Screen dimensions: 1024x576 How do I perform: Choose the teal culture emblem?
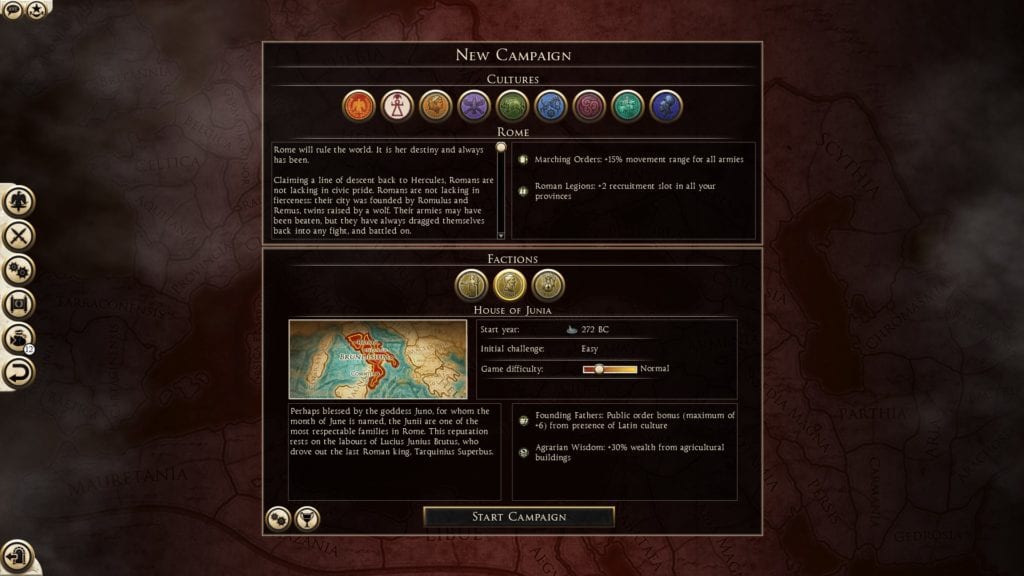(627, 105)
